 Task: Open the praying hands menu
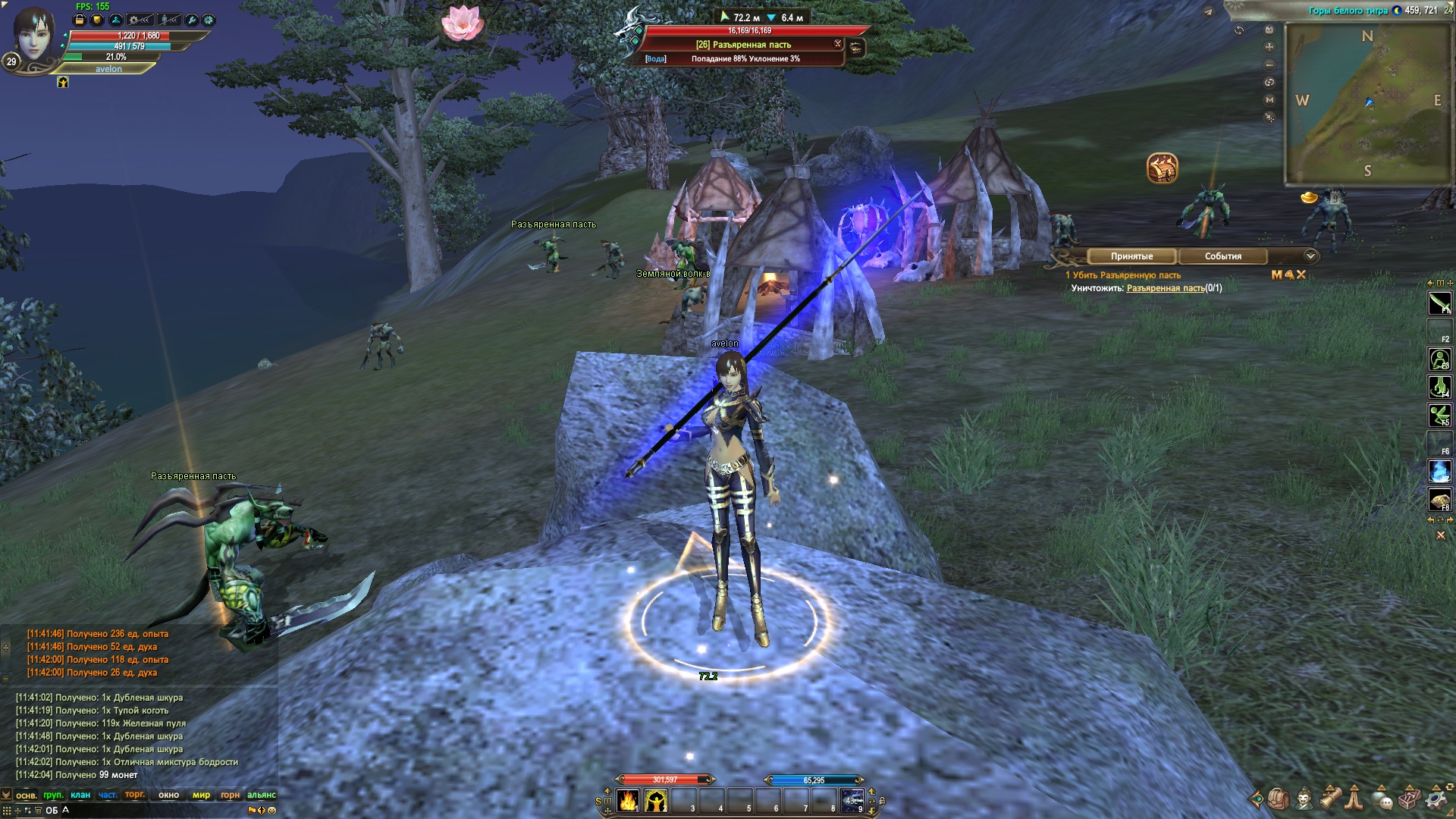(1355, 799)
